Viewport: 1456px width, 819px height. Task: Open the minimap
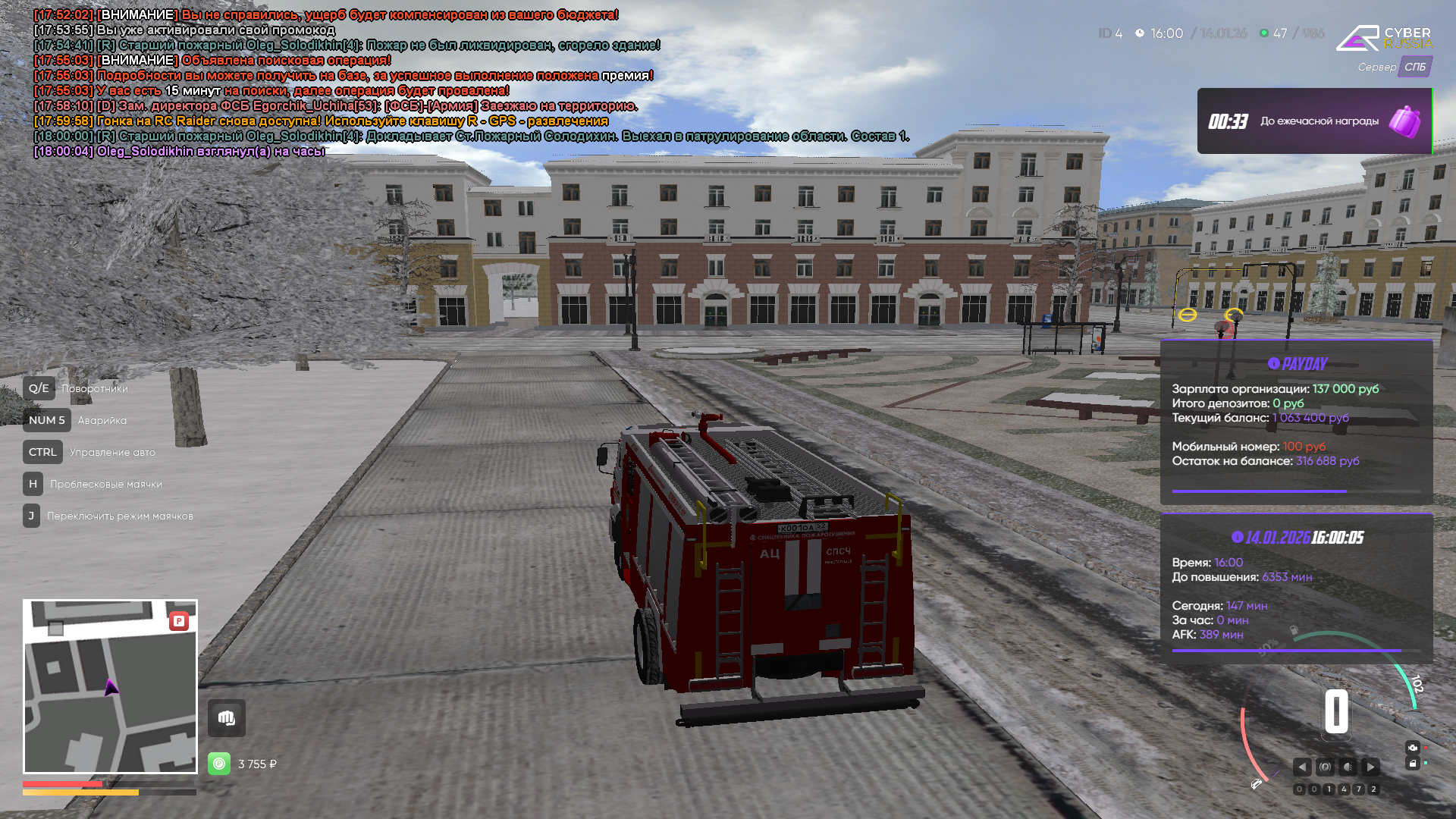pyautogui.click(x=110, y=686)
